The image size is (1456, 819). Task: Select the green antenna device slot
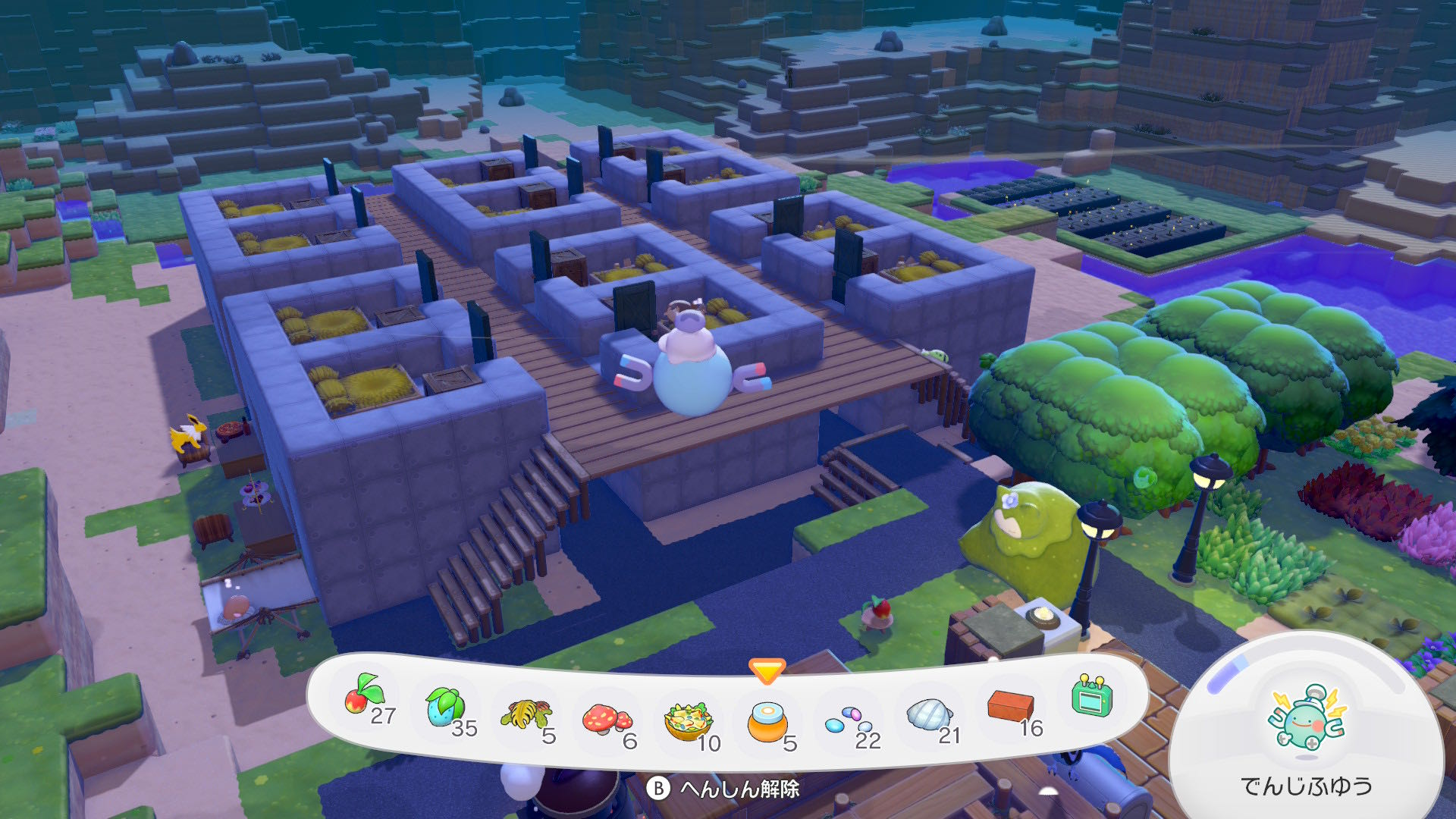tap(1092, 696)
